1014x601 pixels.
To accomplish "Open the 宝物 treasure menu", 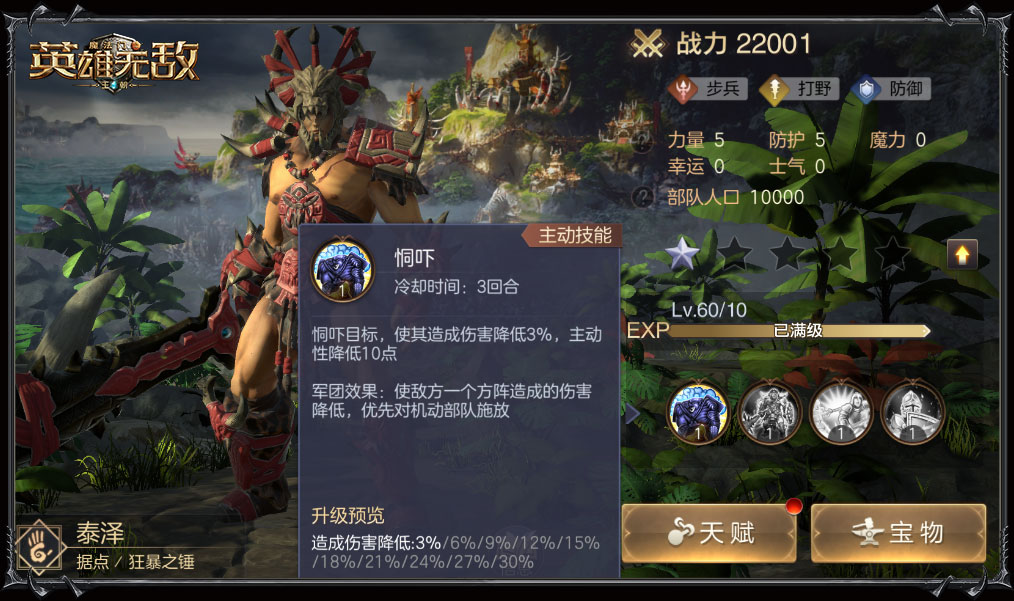I will click(897, 532).
